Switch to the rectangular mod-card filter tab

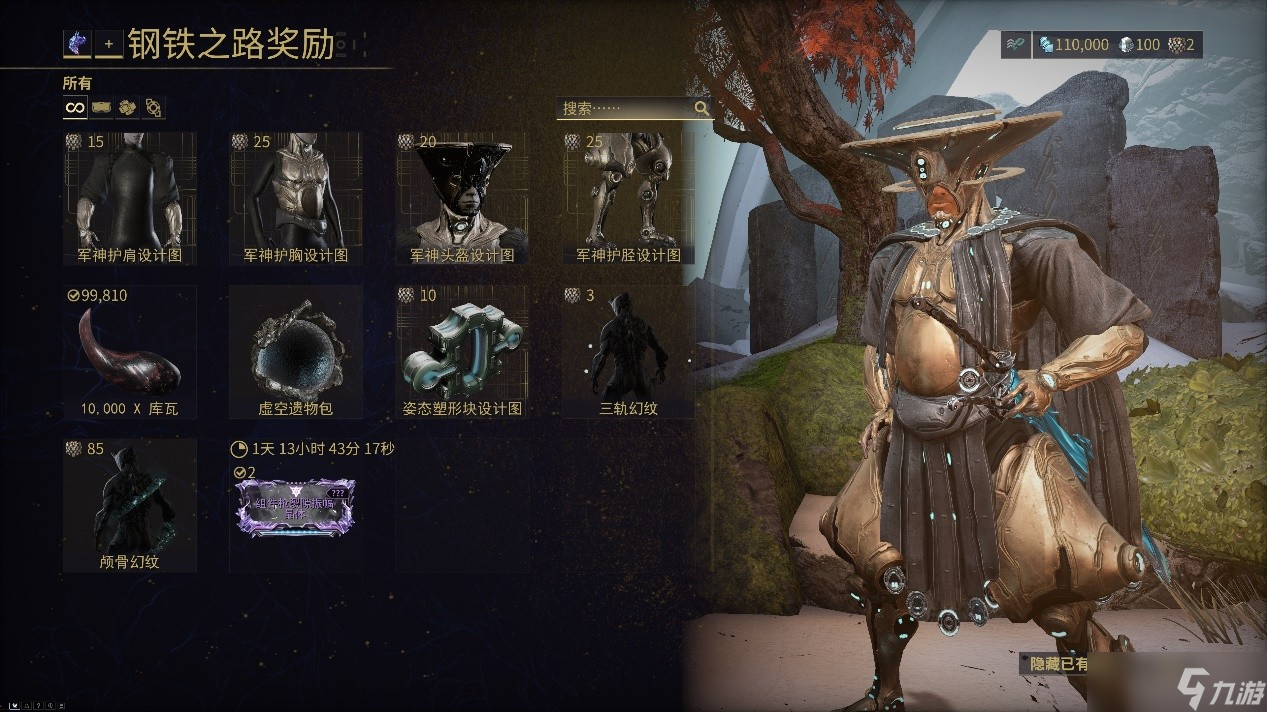click(101, 107)
